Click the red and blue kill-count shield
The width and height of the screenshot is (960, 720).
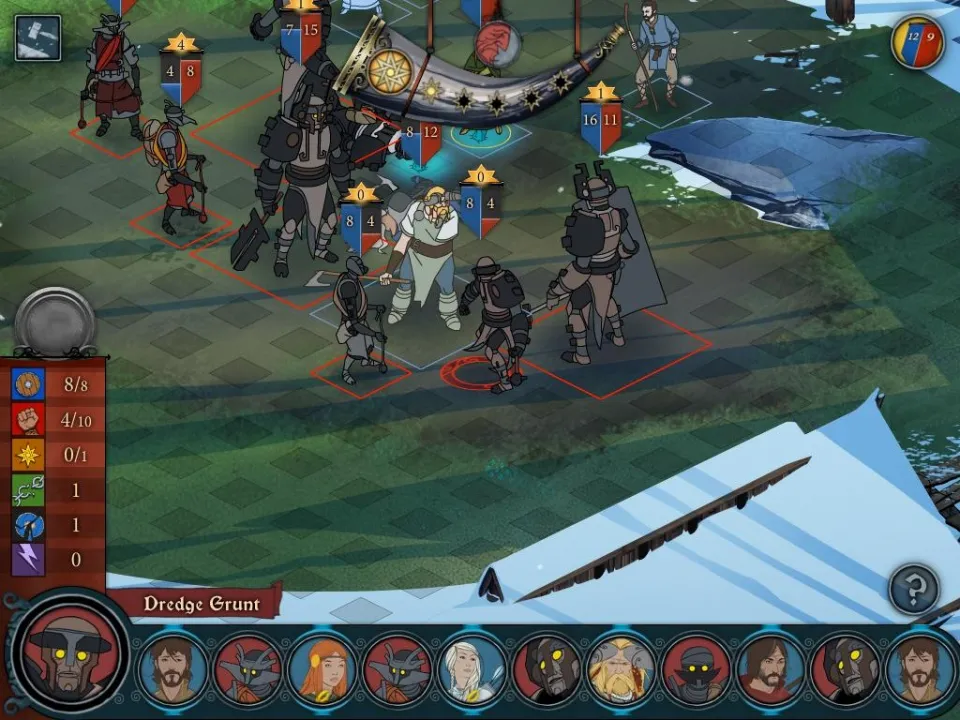(x=917, y=44)
